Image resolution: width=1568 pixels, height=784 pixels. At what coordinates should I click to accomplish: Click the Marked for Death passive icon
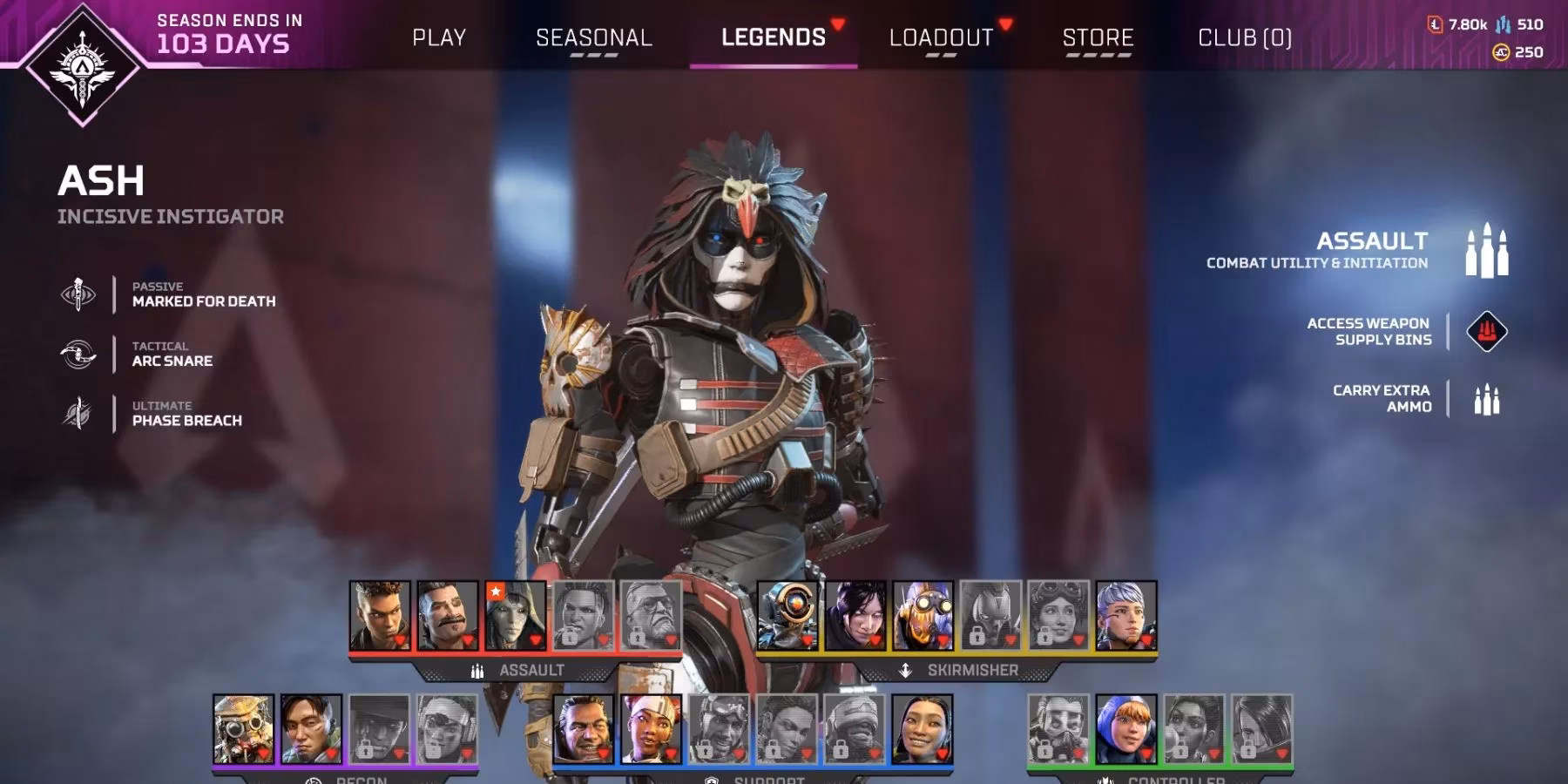(x=79, y=294)
